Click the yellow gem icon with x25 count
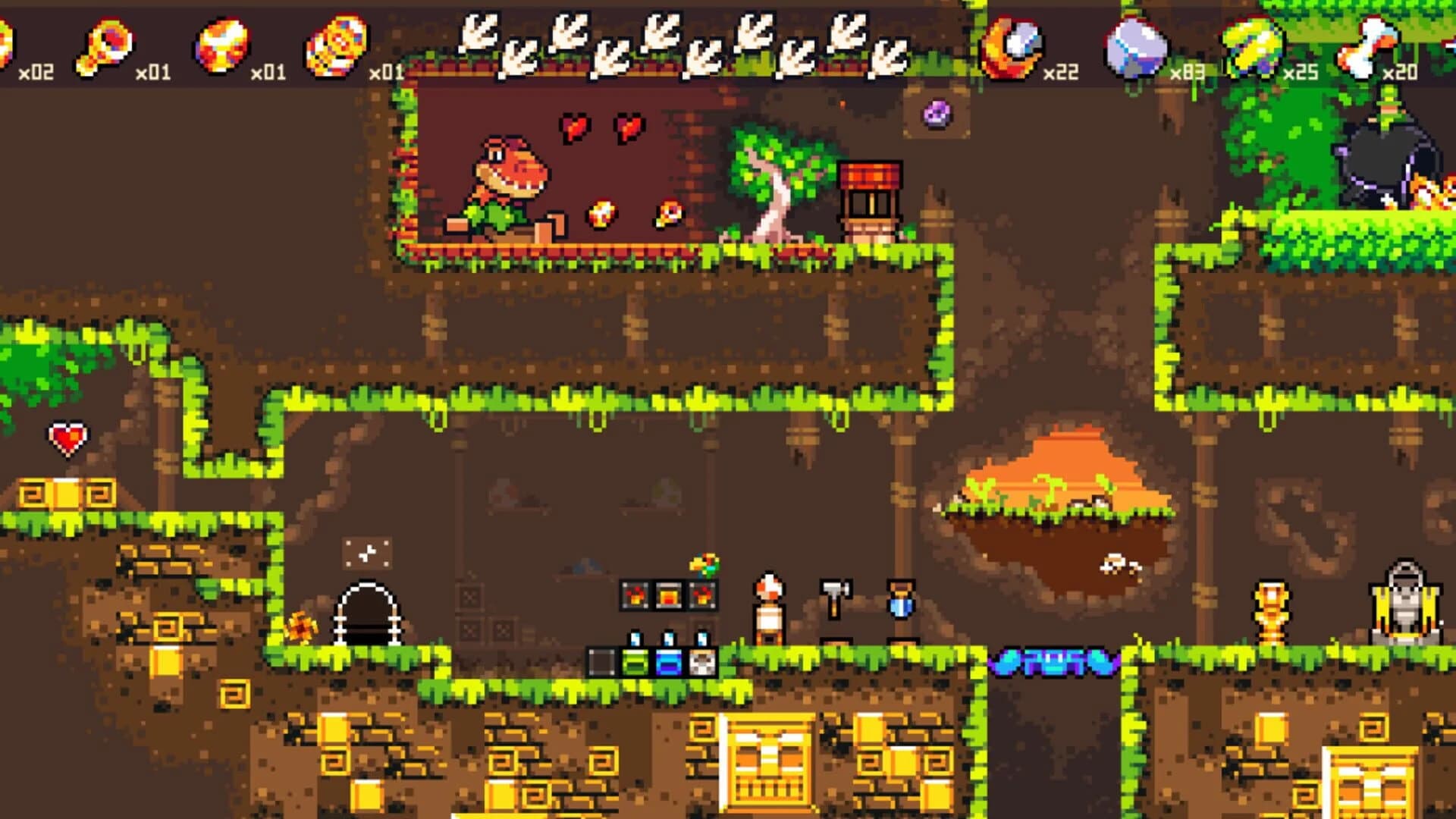The width and height of the screenshot is (1456, 819). click(1251, 44)
